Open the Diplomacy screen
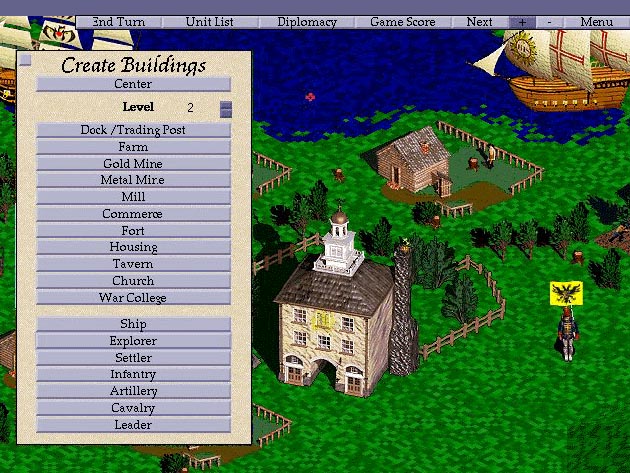Screen dimensions: 630x473 [307, 21]
